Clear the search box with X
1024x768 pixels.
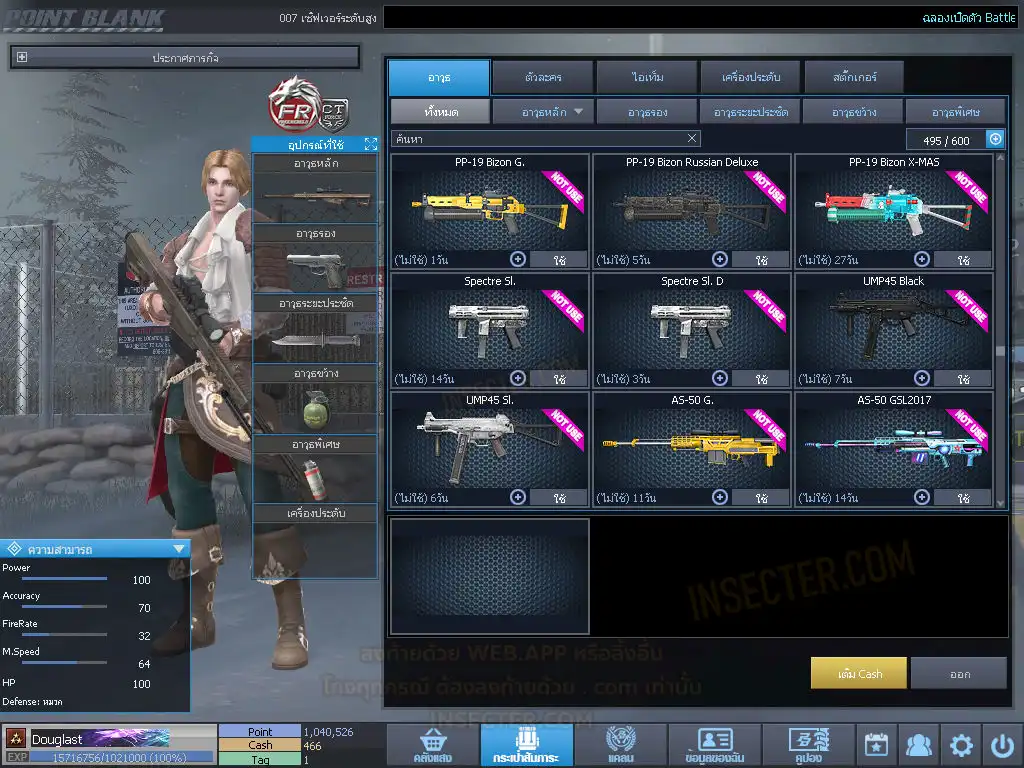692,139
